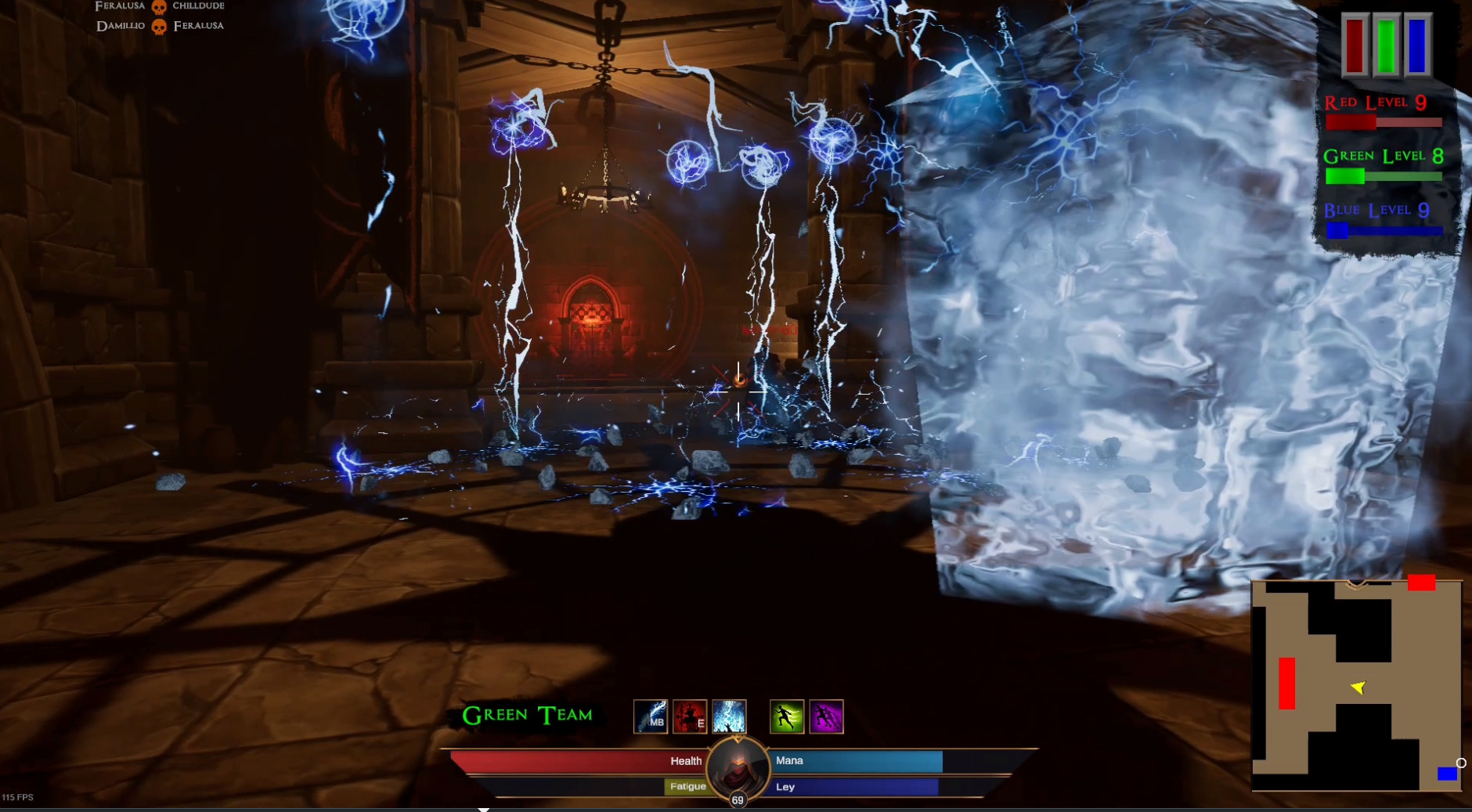The image size is (1472, 812).
Task: Open Damillio's name in the kill feed
Action: (119, 25)
